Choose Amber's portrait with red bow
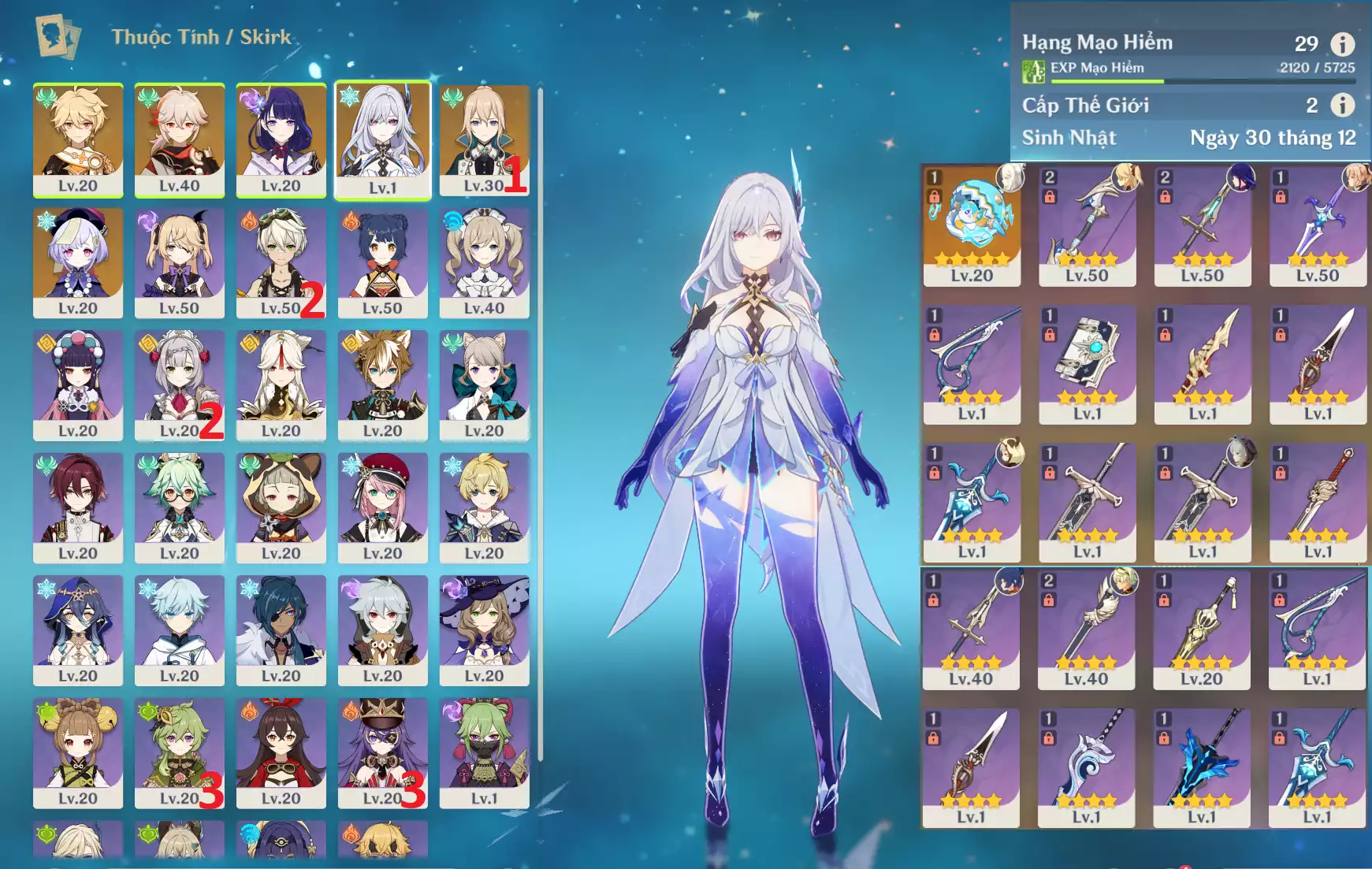The height and width of the screenshot is (869, 1372). tap(281, 752)
